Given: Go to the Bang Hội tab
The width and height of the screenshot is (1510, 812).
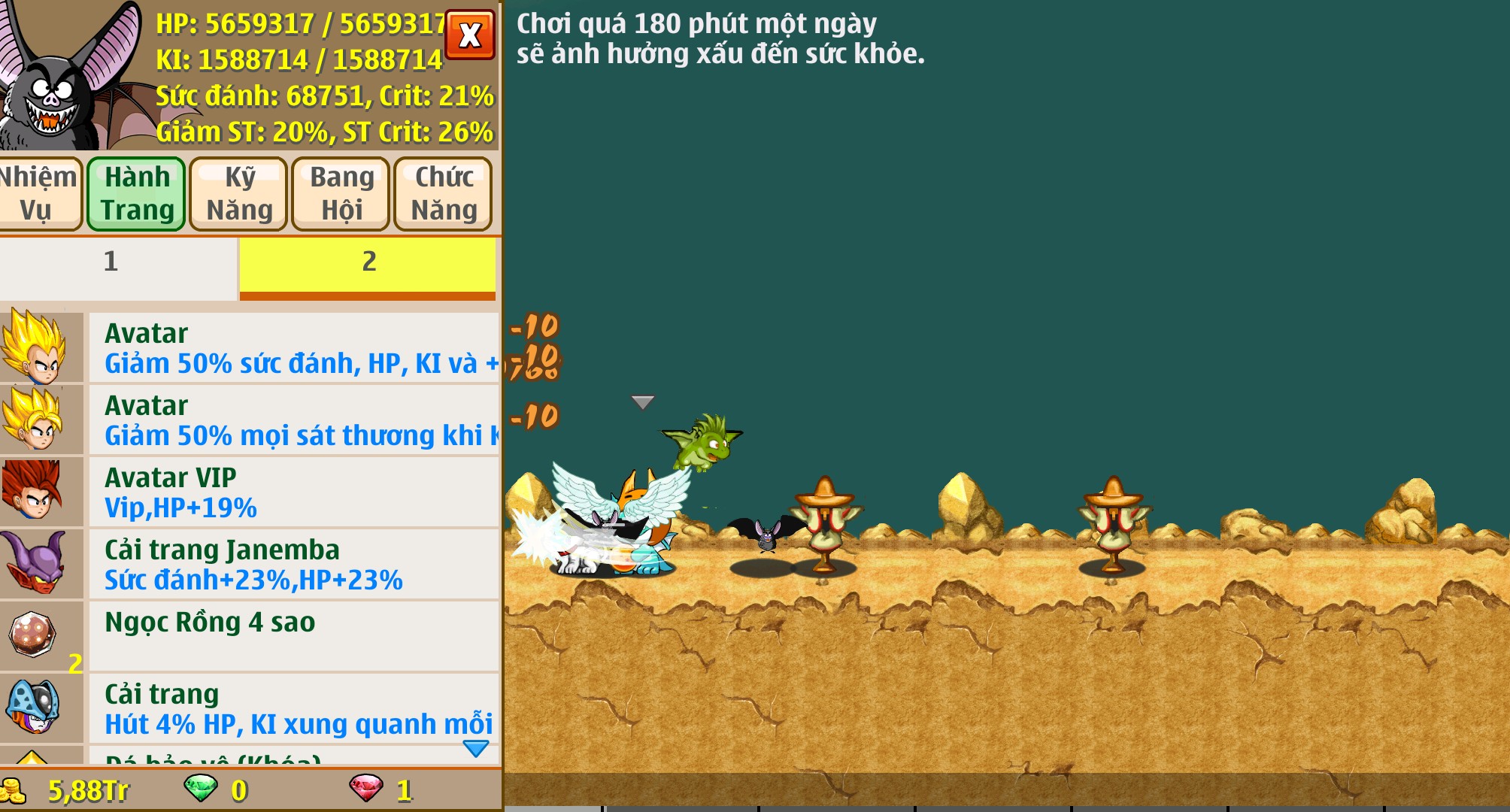Looking at the screenshot, I should (341, 193).
